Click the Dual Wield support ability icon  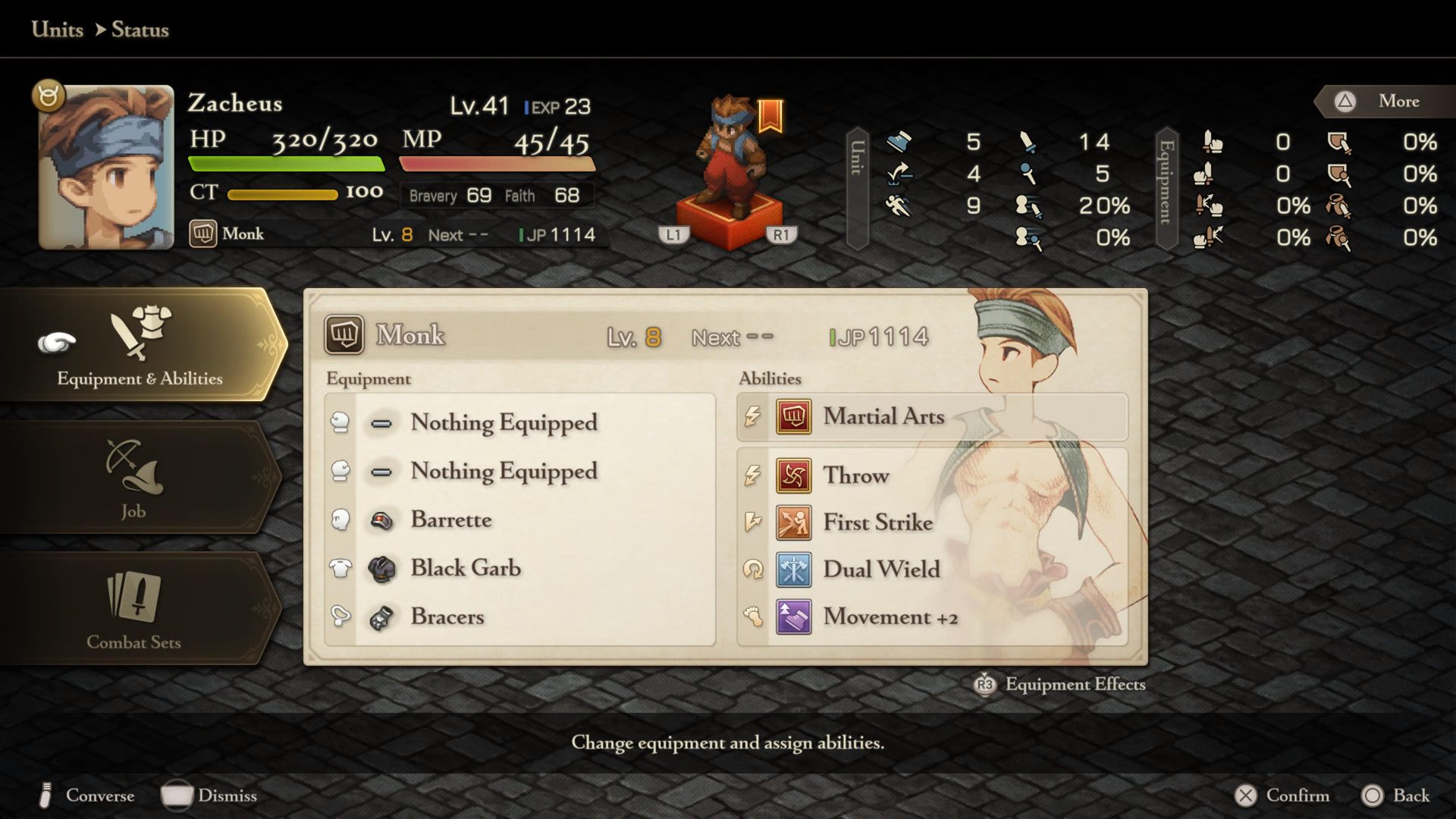(794, 570)
